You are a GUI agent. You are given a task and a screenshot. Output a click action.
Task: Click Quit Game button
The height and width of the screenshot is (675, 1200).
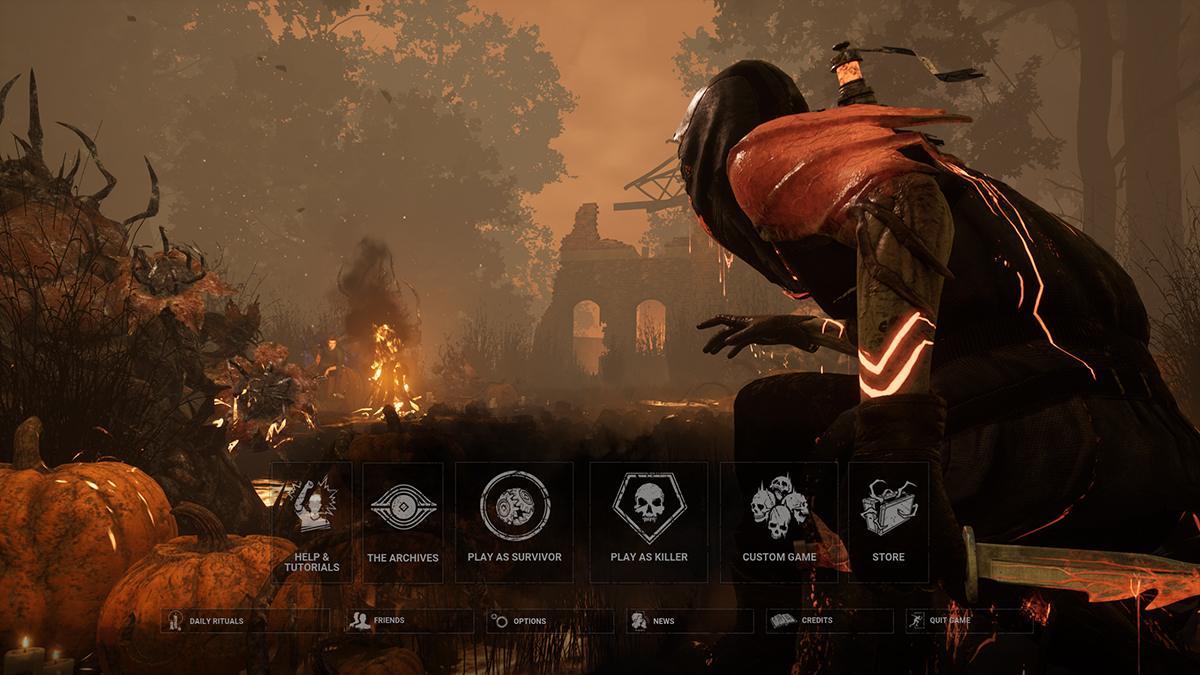969,621
